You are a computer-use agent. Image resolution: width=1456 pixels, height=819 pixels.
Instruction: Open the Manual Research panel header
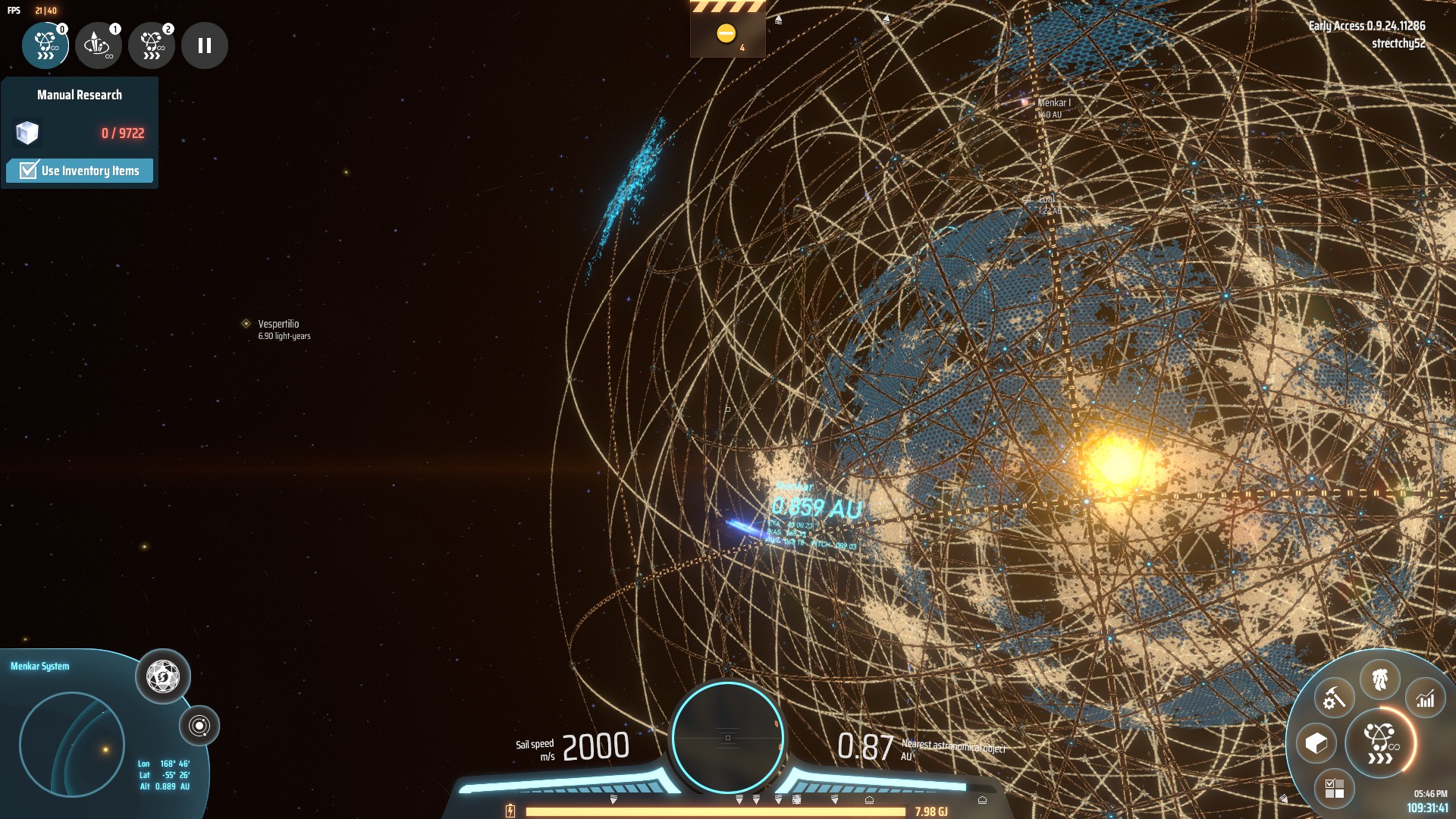(x=79, y=95)
